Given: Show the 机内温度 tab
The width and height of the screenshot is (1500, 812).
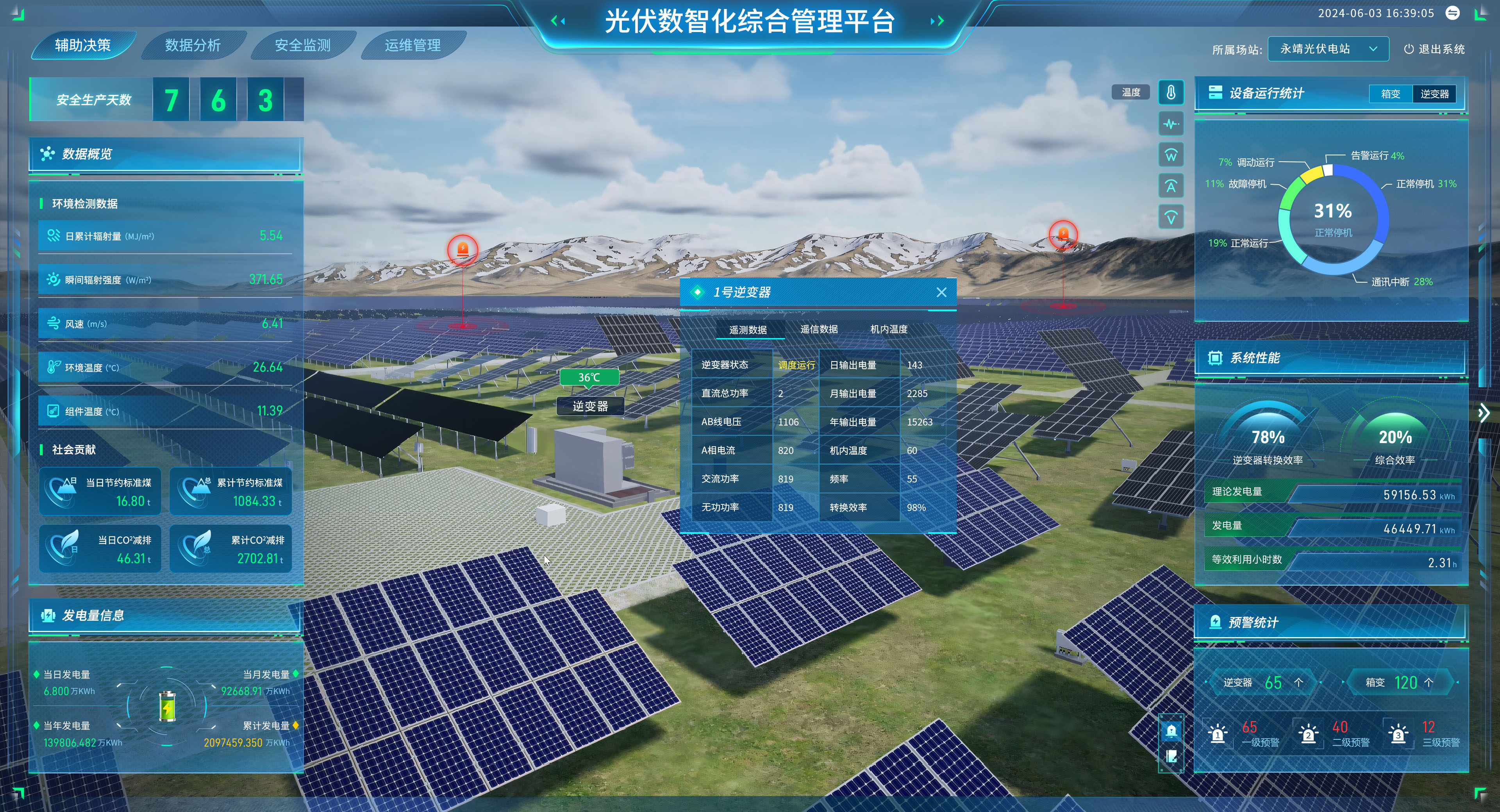Looking at the screenshot, I should (x=889, y=329).
